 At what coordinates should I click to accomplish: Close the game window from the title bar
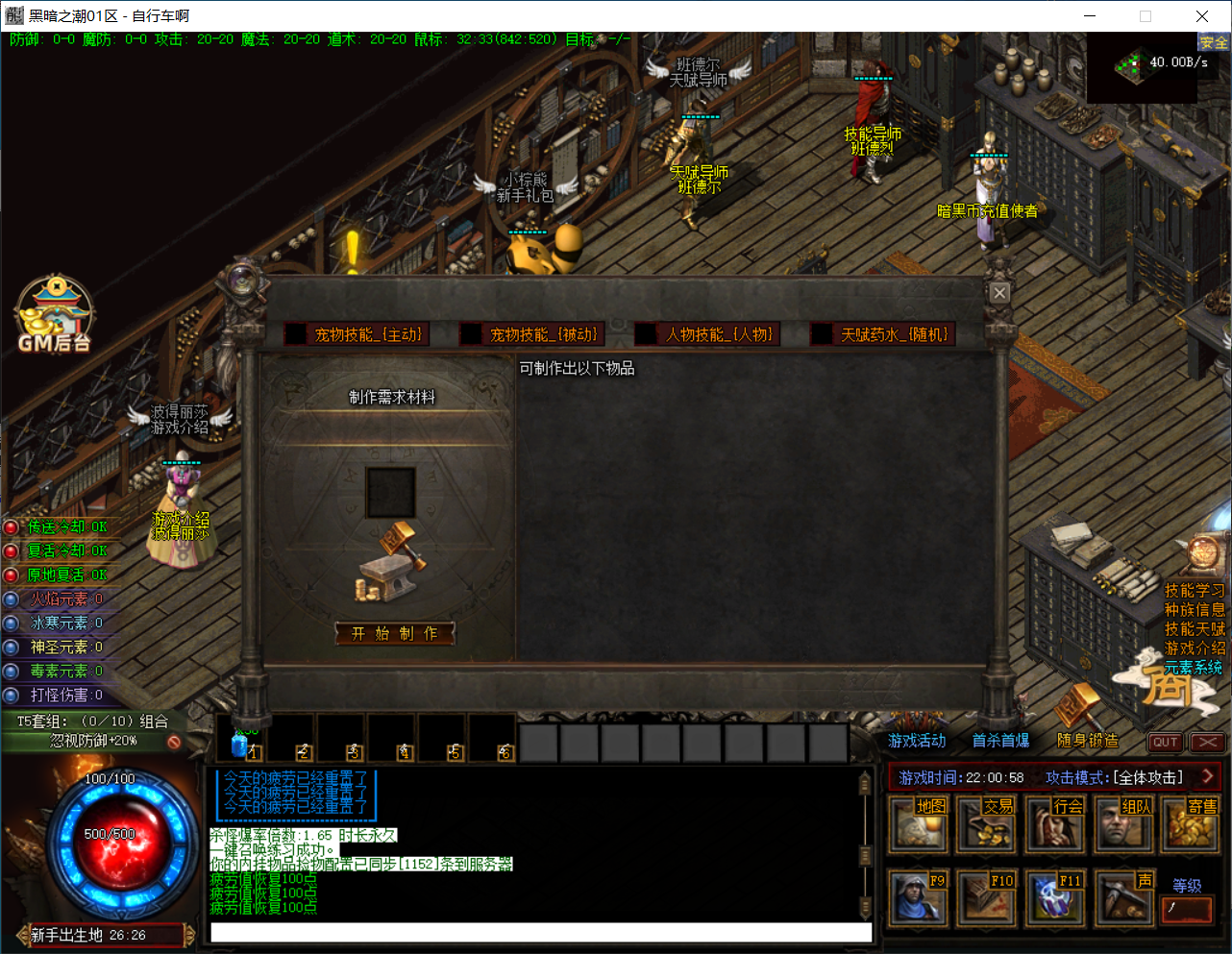1201,15
